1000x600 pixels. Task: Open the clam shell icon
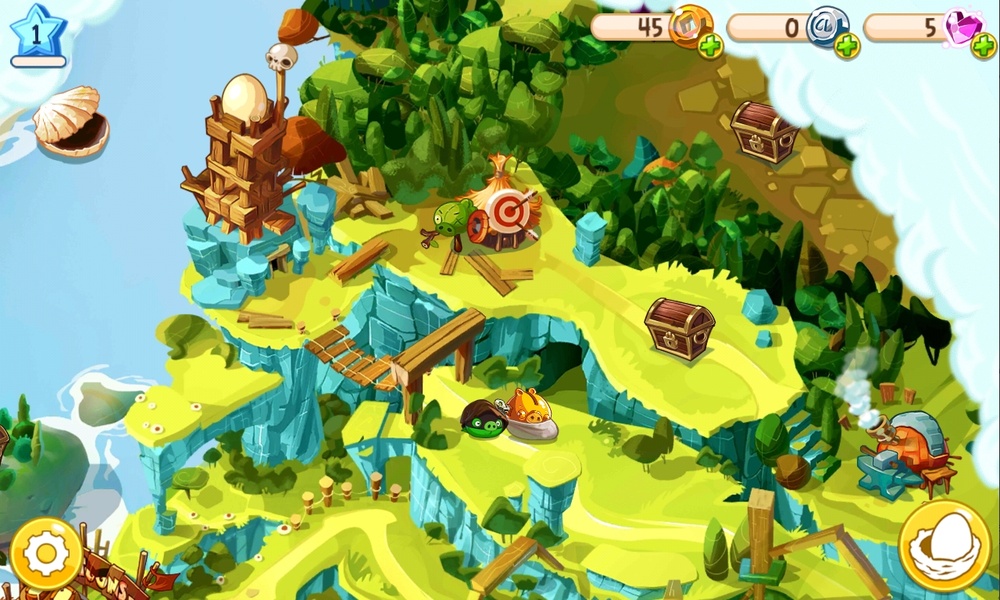(70, 121)
